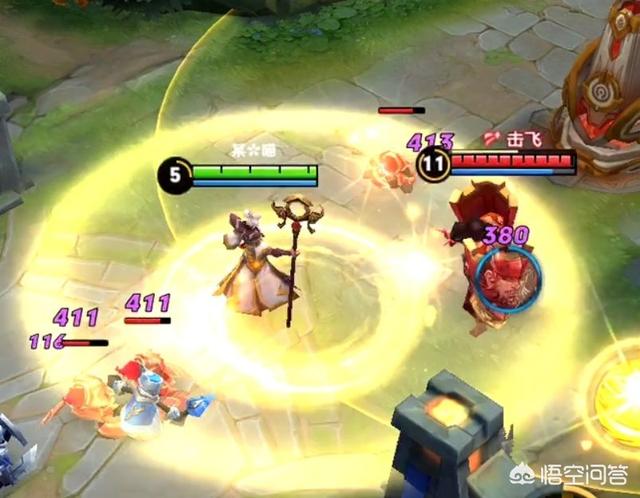Select the red enemy hero portrait circle

tap(507, 275)
